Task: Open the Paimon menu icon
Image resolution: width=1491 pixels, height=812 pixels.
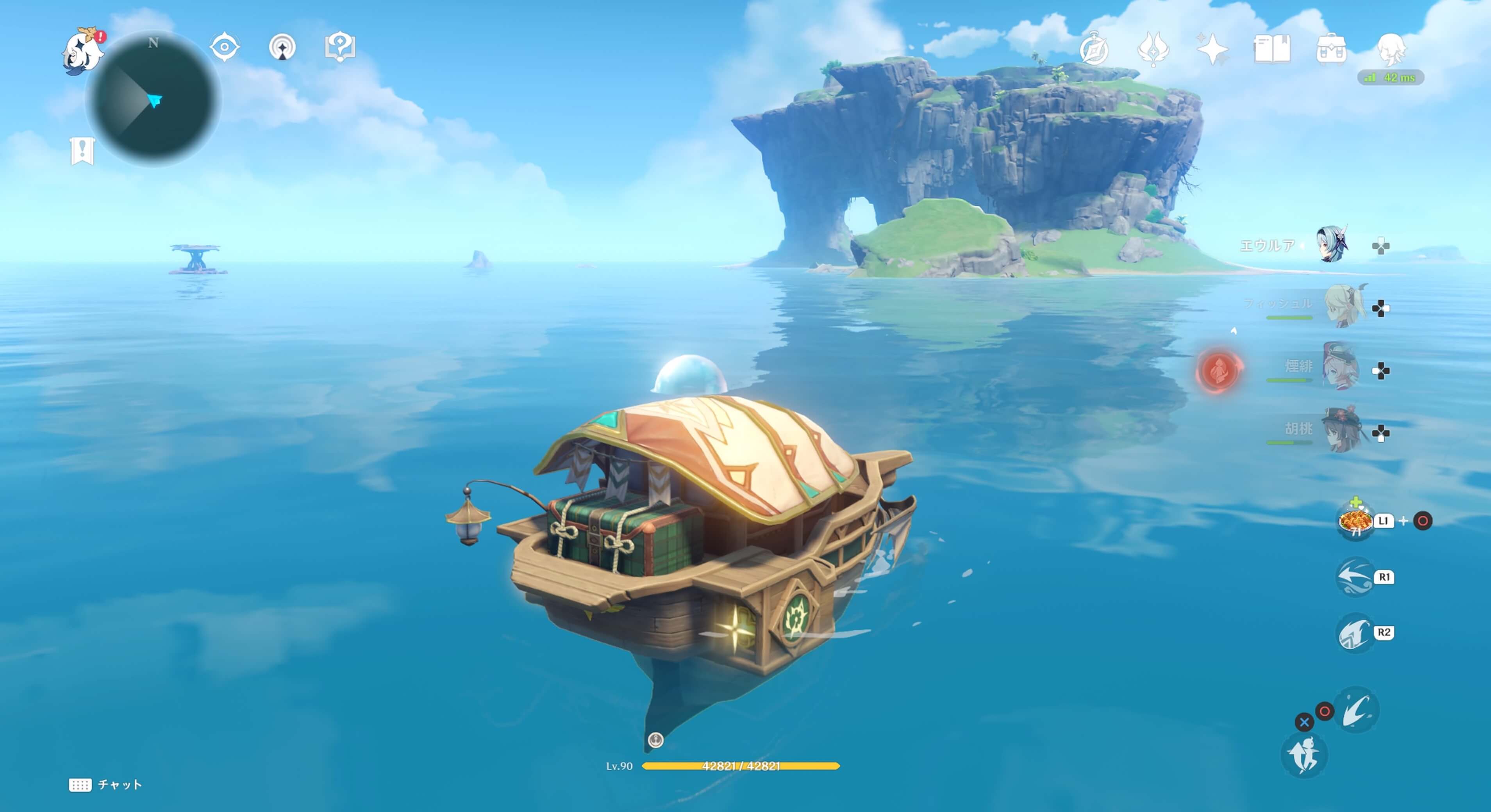Action: coord(82,51)
